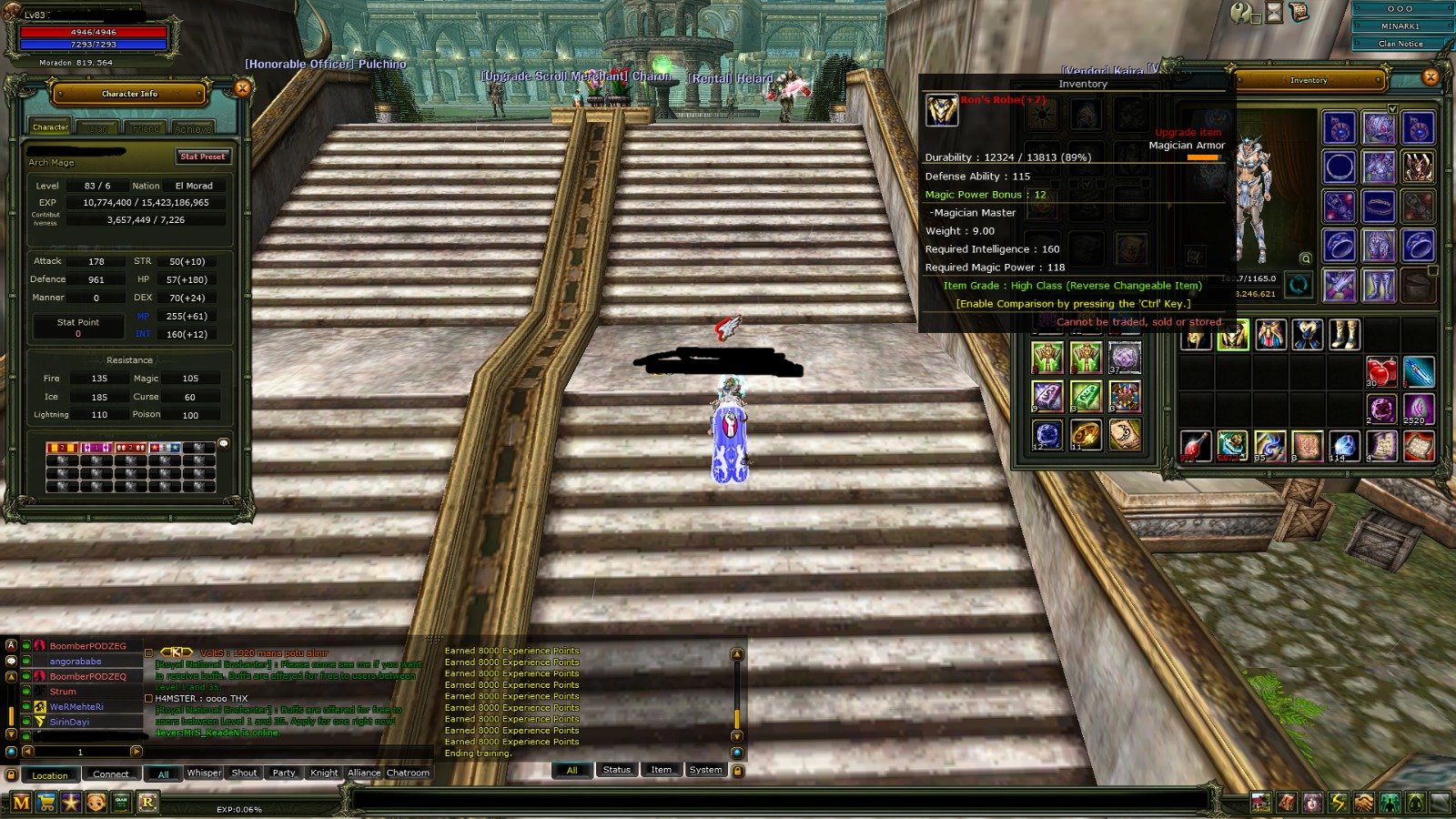This screenshot has height=819, width=1456.
Task: Open the R power-up store icon
Action: pyautogui.click(x=146, y=804)
